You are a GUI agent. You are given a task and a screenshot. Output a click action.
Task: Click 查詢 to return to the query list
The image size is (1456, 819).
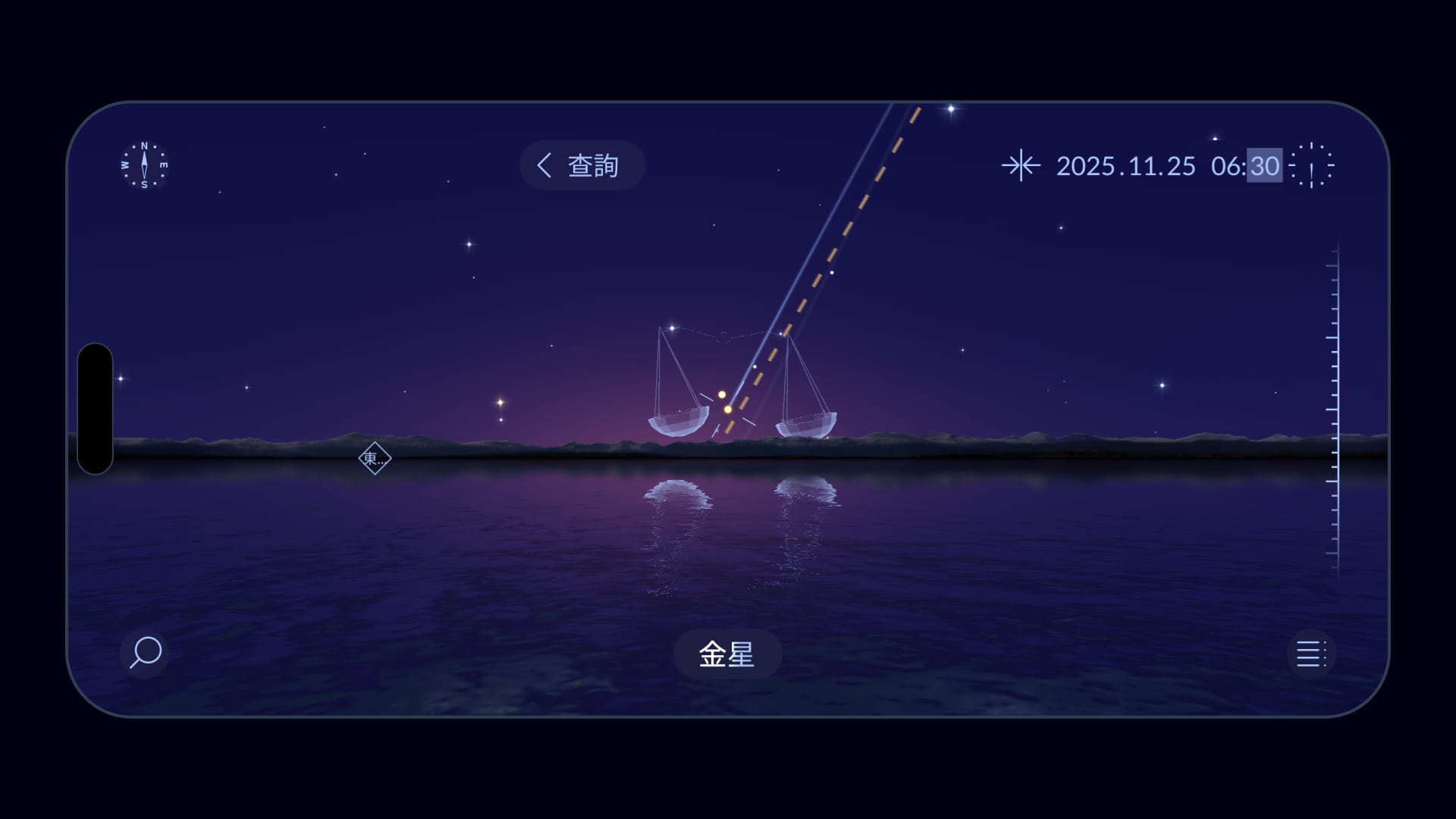pos(595,165)
